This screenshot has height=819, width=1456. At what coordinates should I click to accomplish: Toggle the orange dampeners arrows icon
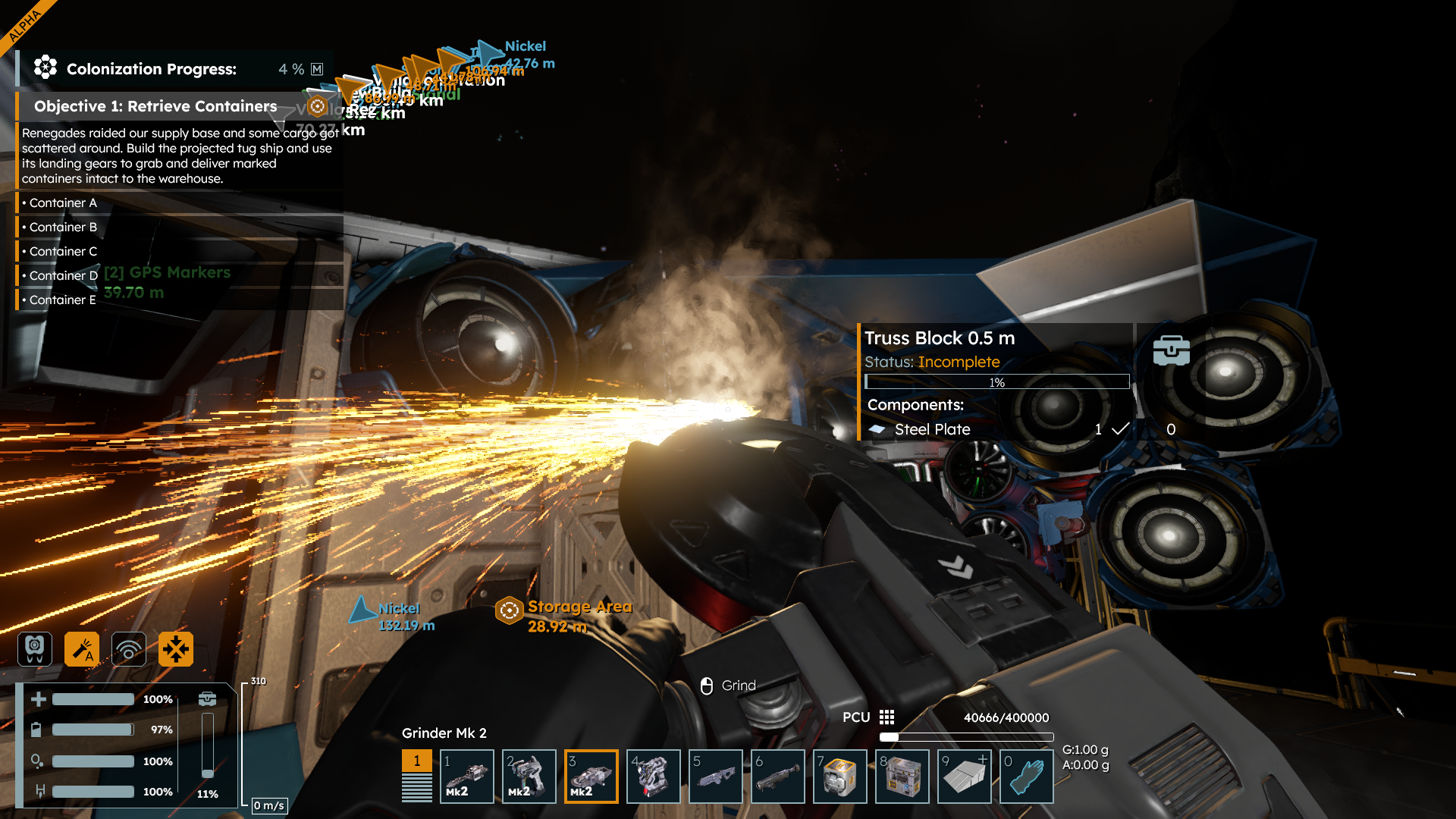coord(176,649)
